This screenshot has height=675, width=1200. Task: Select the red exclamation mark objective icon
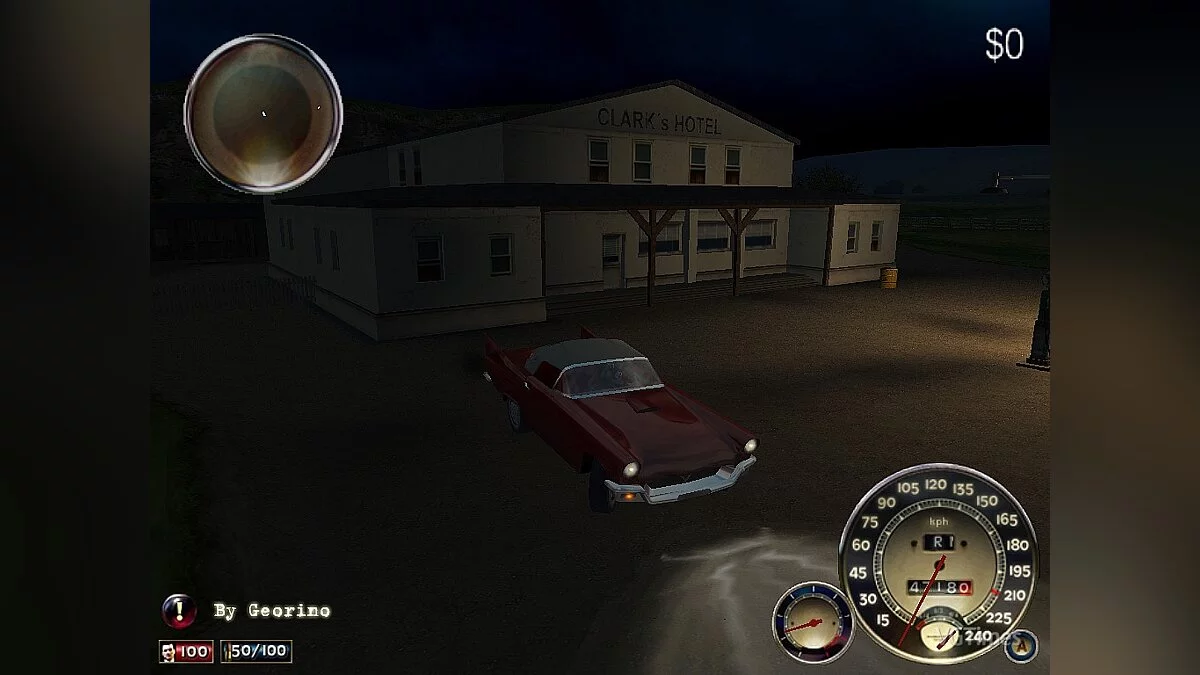pyautogui.click(x=178, y=609)
